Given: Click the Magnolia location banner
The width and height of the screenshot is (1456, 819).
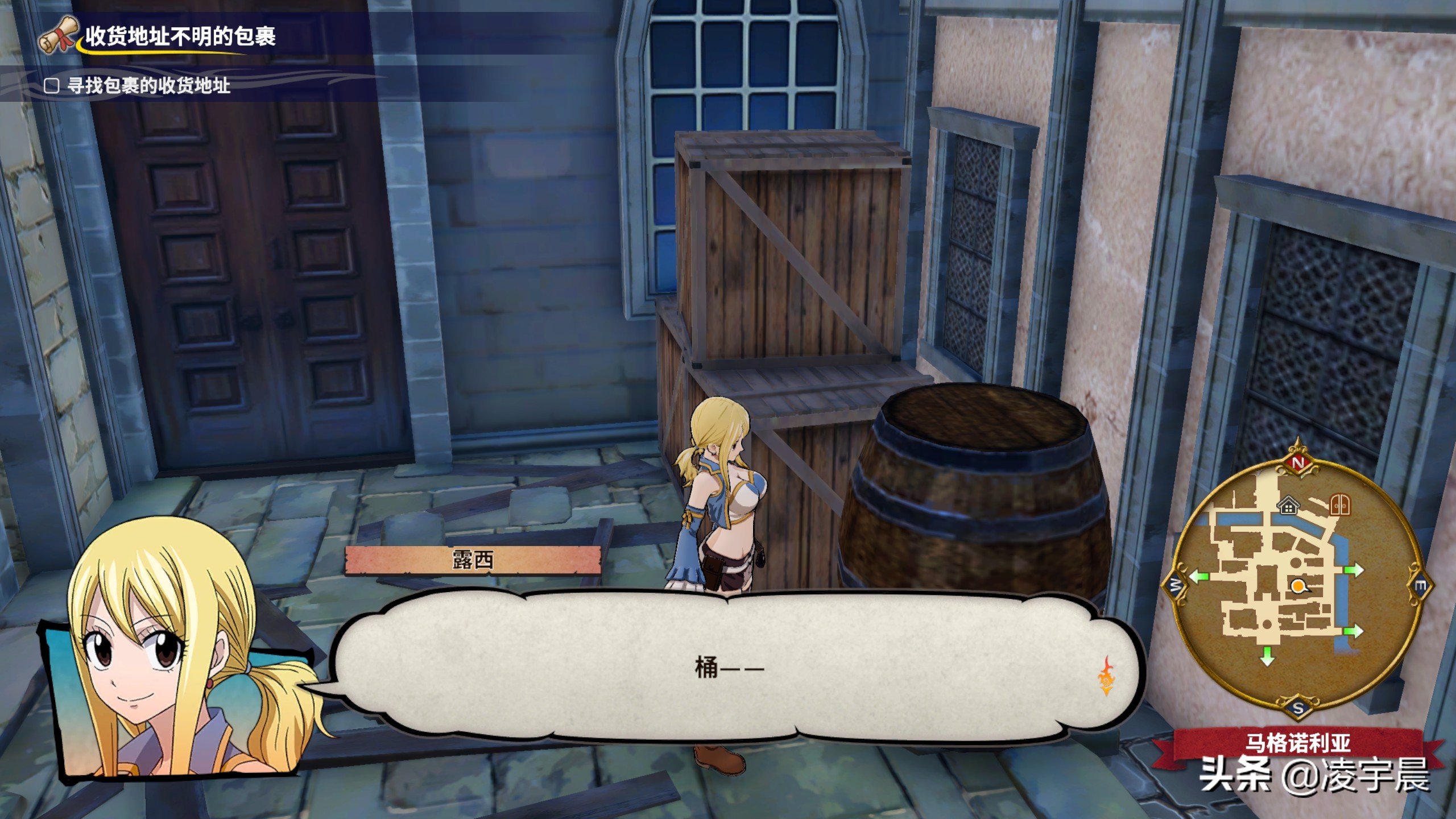Looking at the screenshot, I should click(1297, 743).
